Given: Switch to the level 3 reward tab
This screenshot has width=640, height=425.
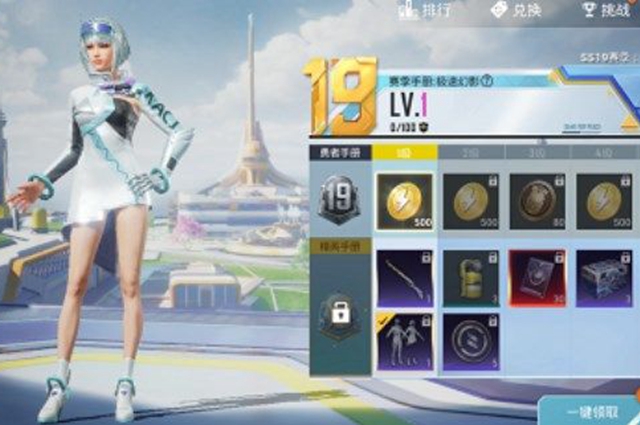Looking at the screenshot, I should click(x=537, y=153).
